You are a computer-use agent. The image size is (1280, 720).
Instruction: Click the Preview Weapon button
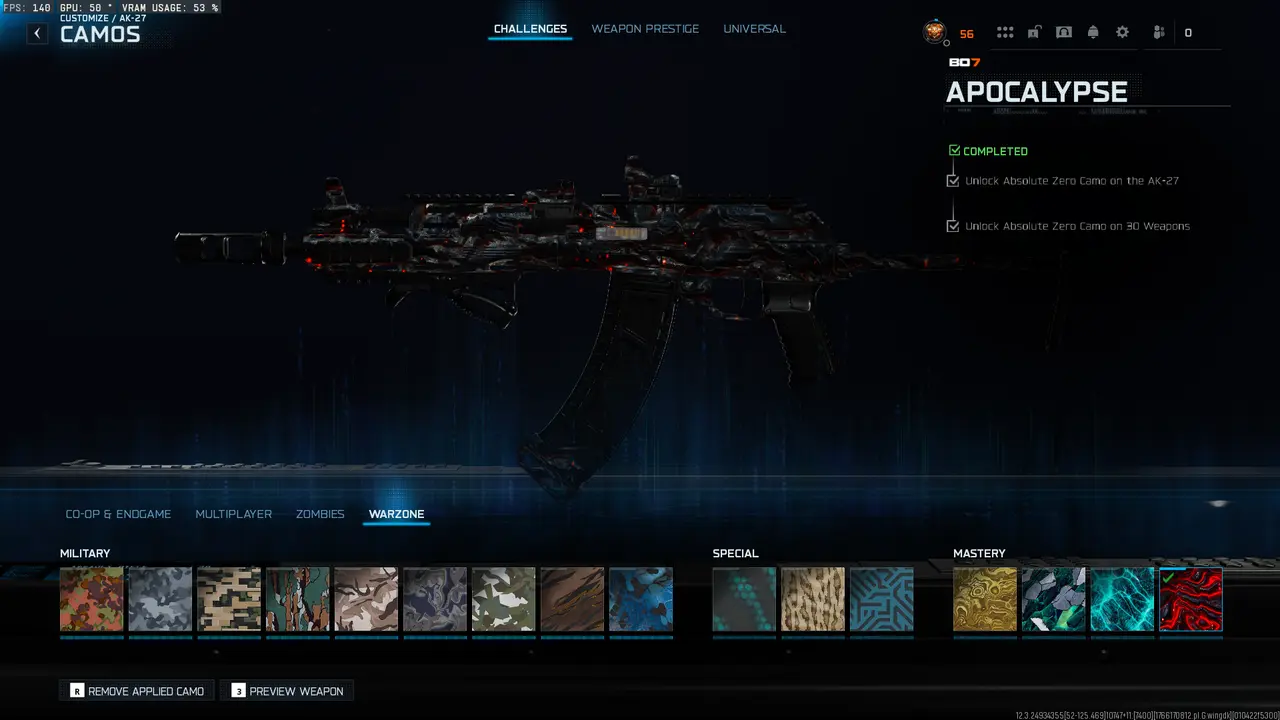point(287,690)
